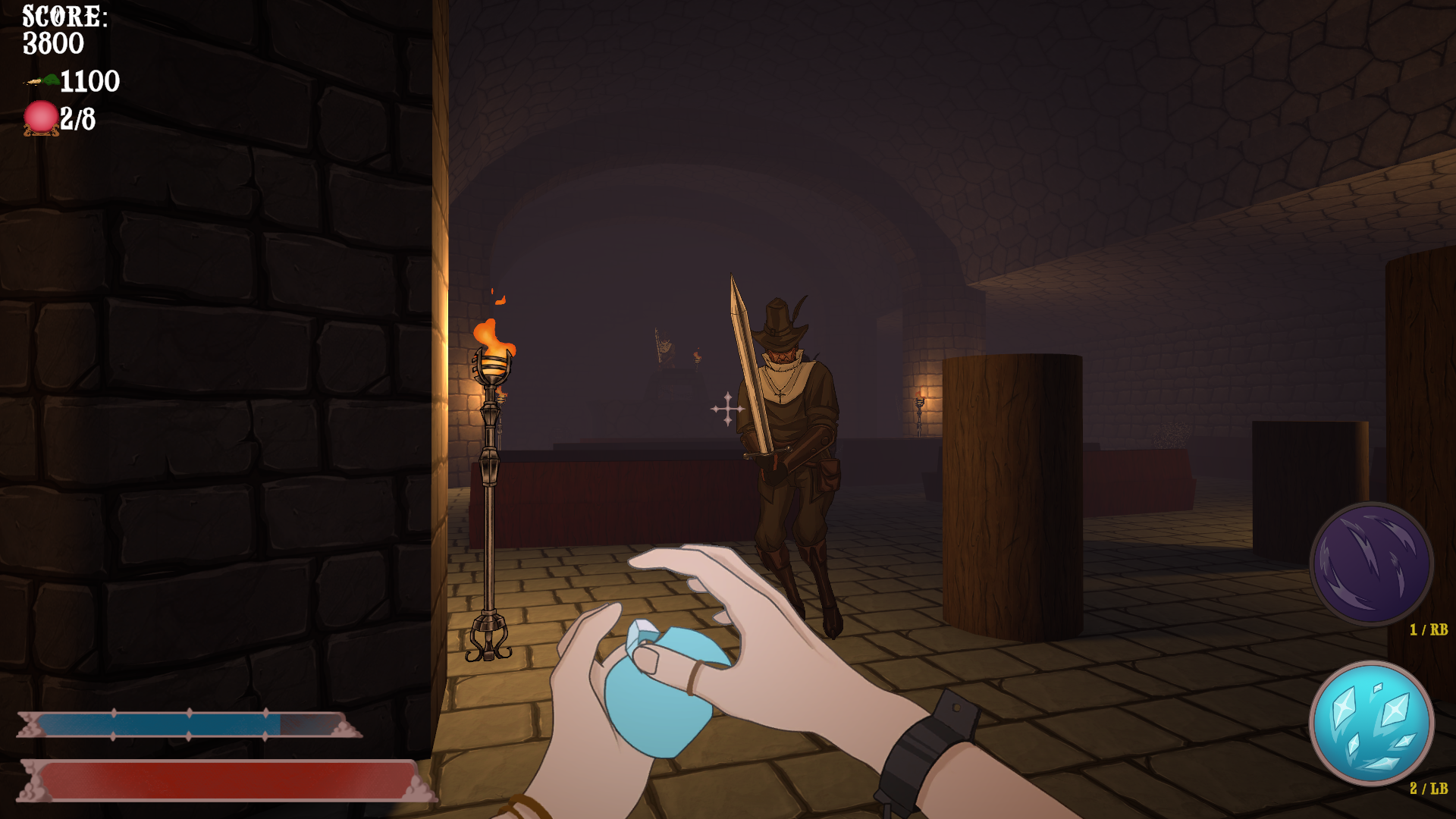Select the purple wind slash spell icon

pos(1371,563)
